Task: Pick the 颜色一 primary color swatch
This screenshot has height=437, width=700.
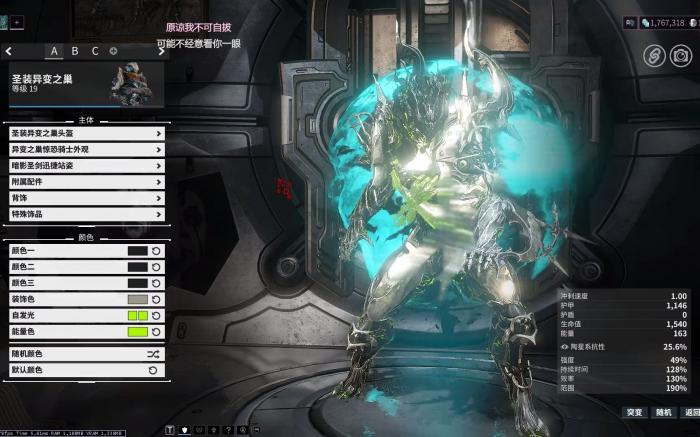Action: (137, 251)
